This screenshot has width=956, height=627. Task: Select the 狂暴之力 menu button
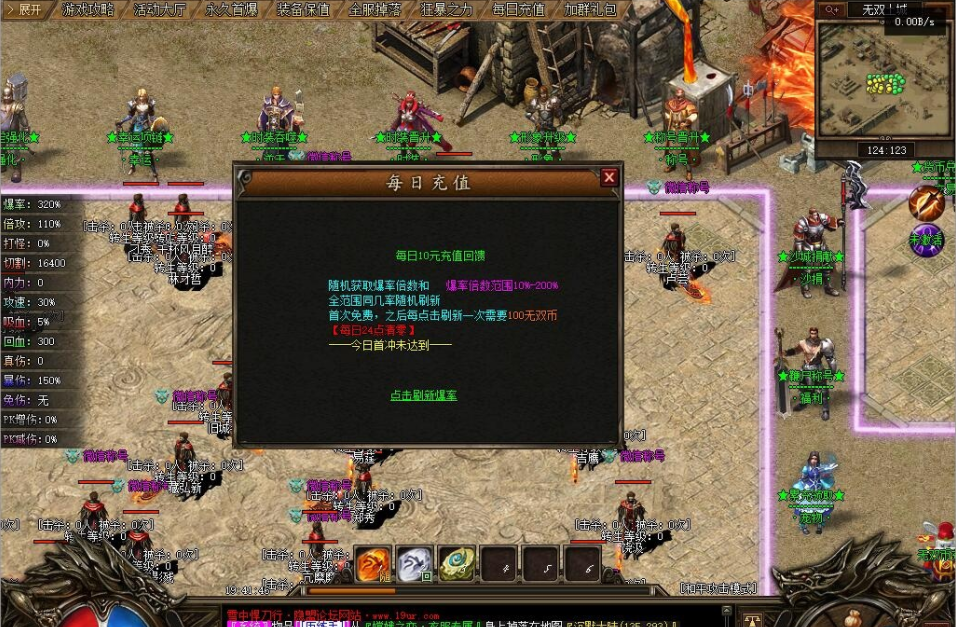[448, 10]
